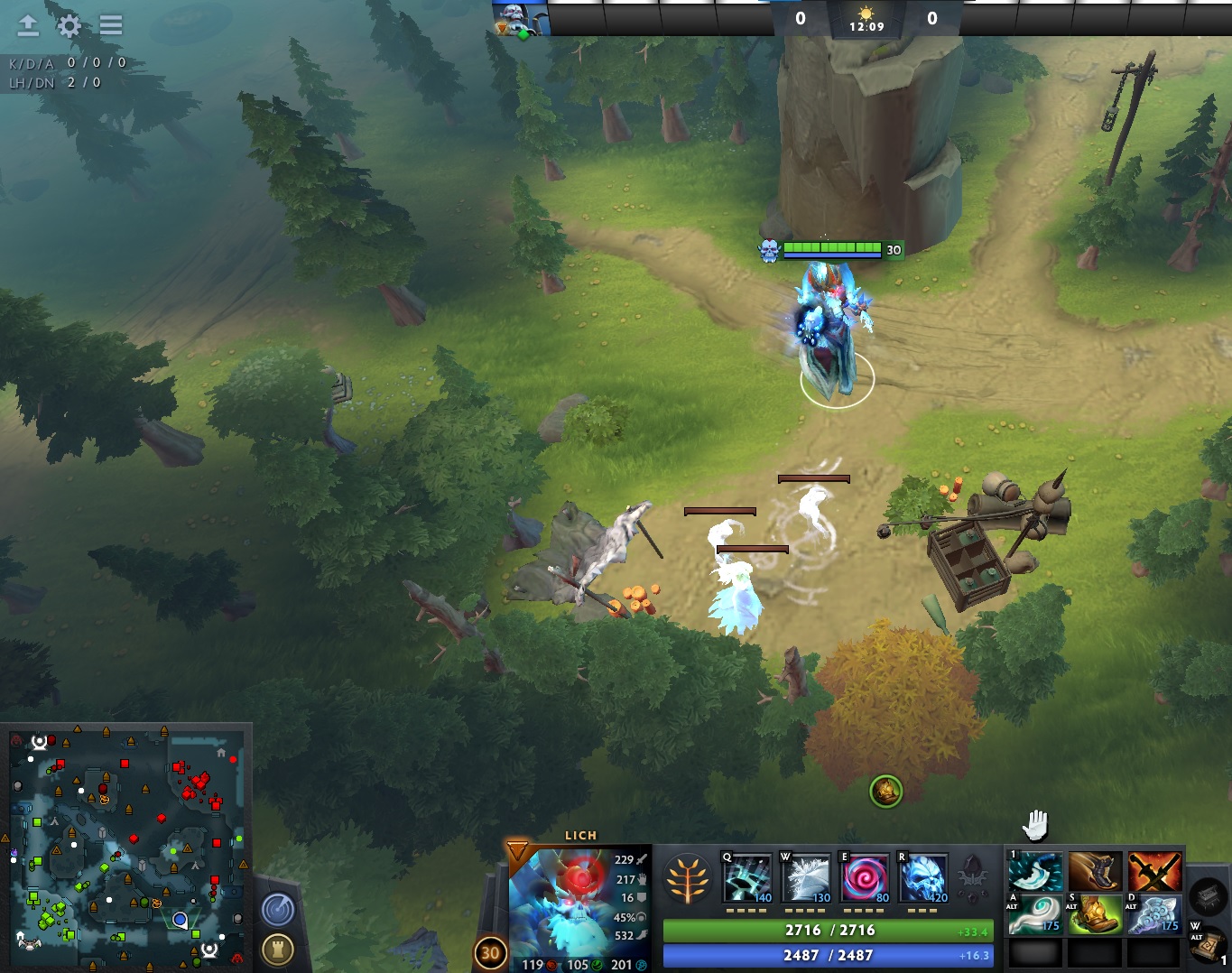Viewport: 1232px width, 973px height.
Task: Use the golden boots item on green background
Action: 1095,913
